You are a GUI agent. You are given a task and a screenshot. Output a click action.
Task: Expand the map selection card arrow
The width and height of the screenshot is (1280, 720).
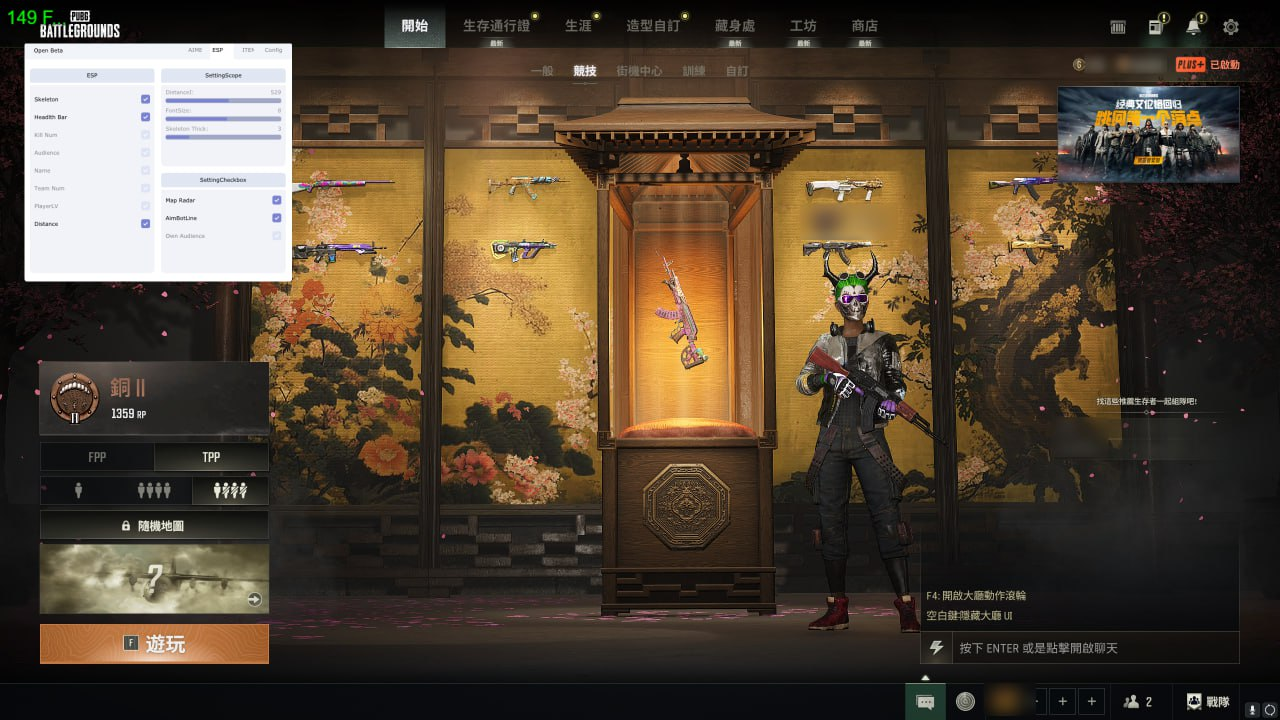click(256, 601)
